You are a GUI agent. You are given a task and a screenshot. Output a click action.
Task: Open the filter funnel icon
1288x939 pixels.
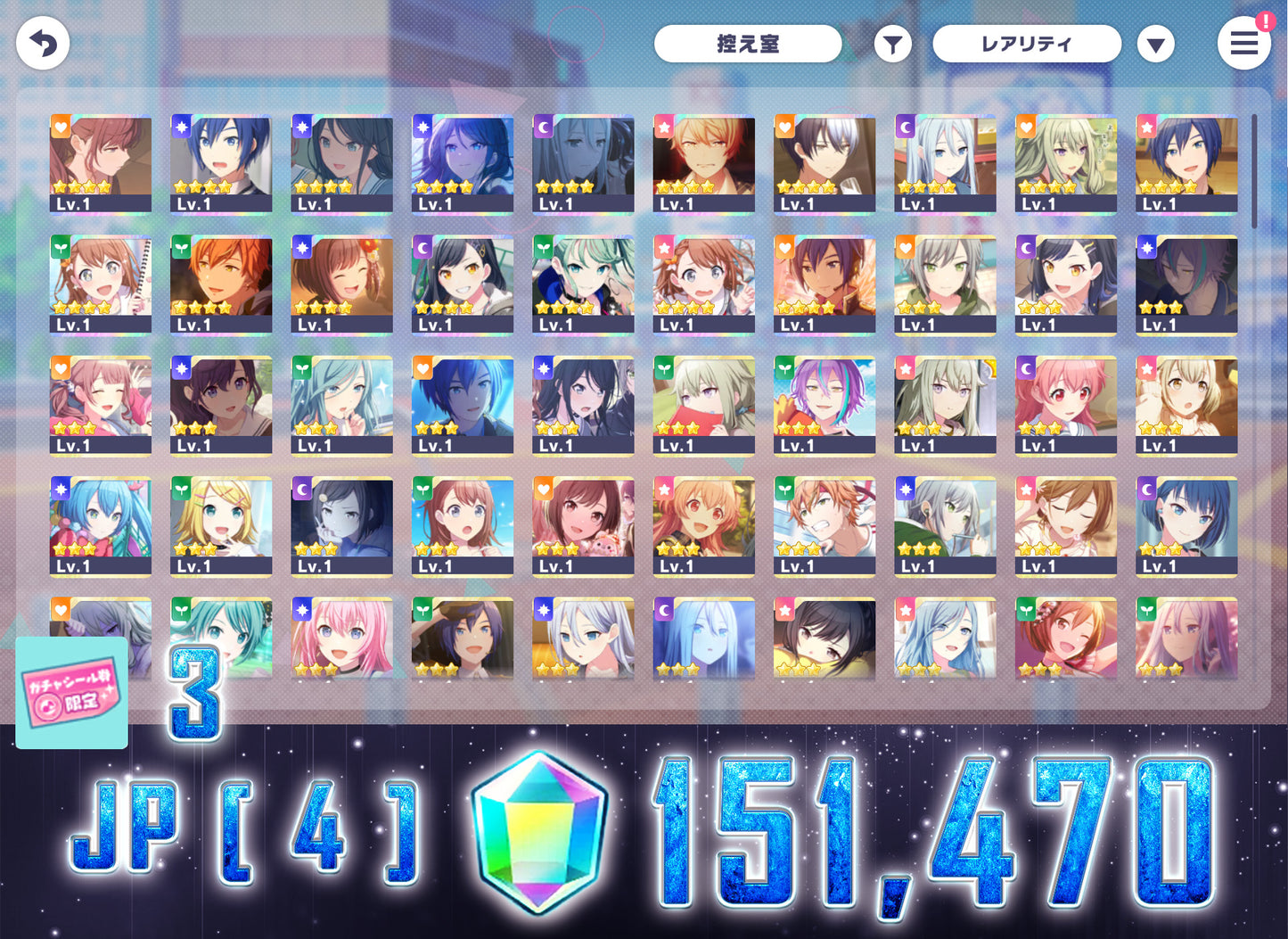click(x=892, y=44)
